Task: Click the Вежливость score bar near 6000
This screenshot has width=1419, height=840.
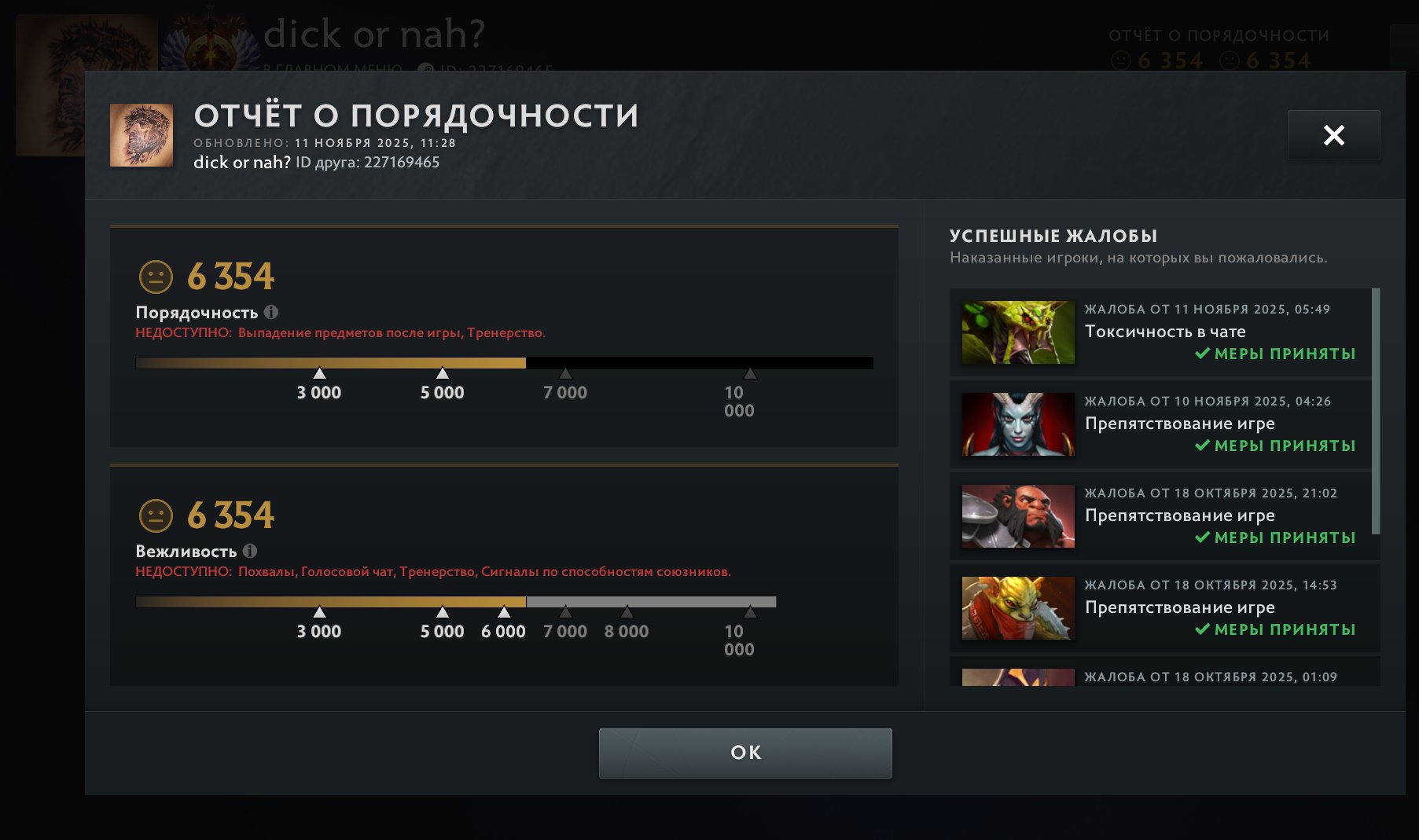Action: tap(503, 603)
